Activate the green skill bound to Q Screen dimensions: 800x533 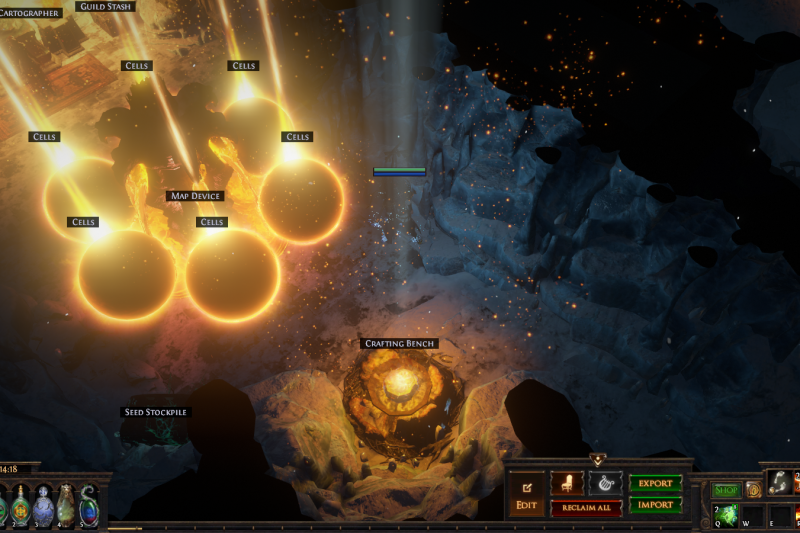point(726,516)
